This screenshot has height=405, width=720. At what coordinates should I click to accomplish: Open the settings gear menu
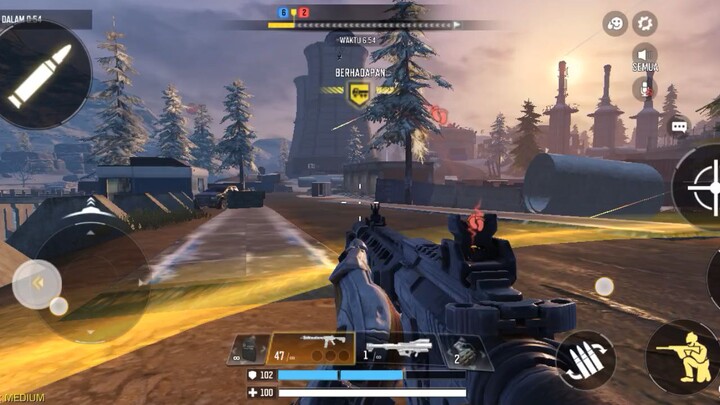(x=645, y=23)
